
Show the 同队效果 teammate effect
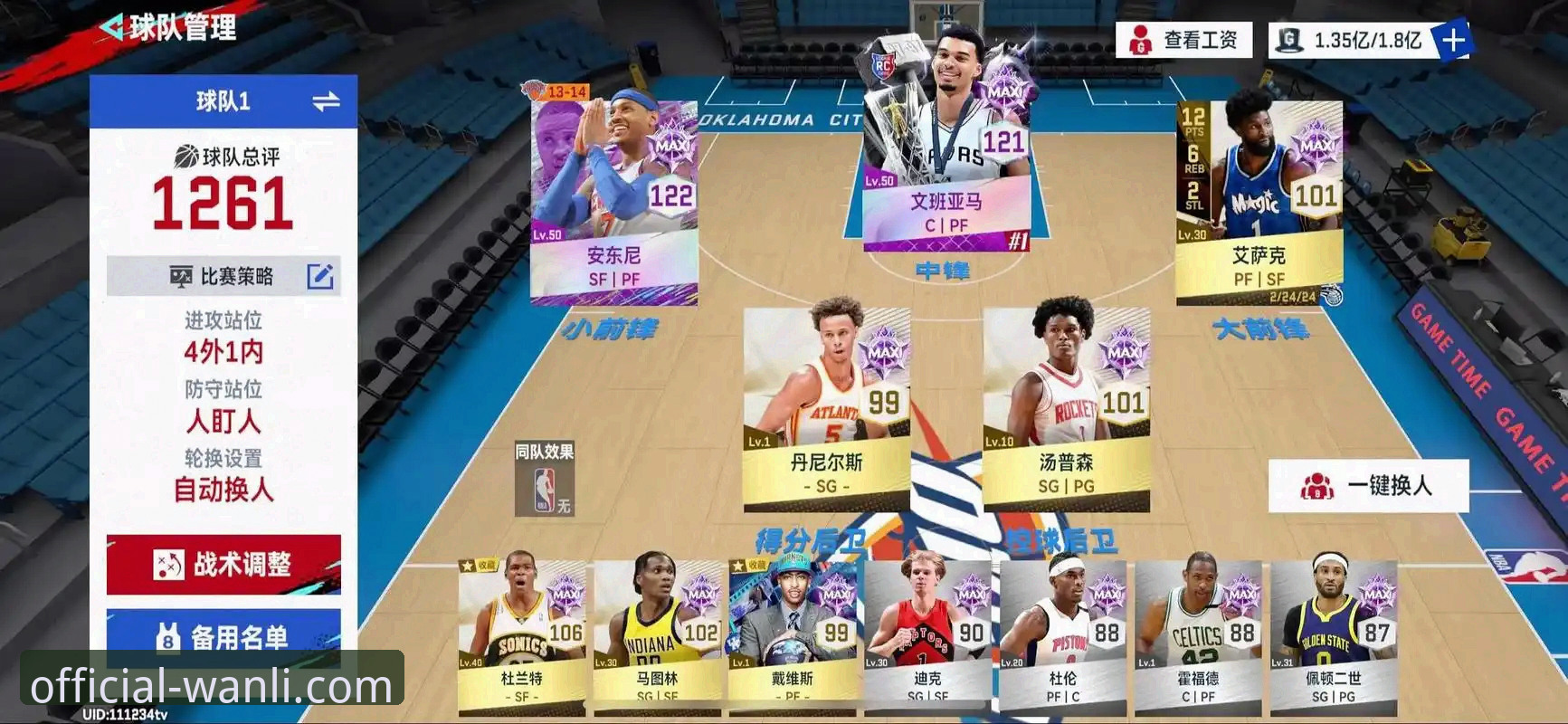(x=545, y=479)
